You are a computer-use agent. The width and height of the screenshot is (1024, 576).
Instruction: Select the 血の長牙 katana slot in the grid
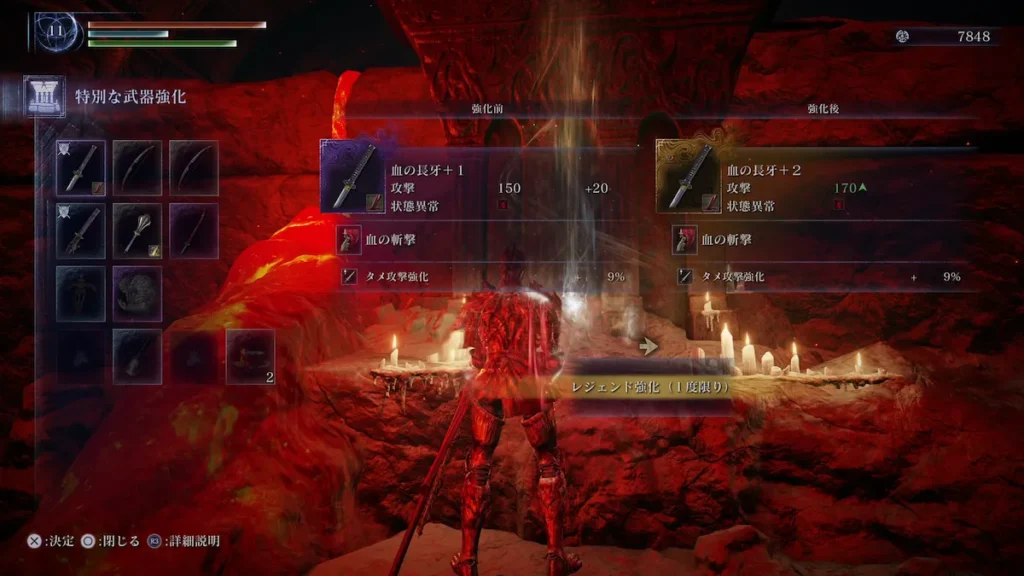tap(81, 167)
